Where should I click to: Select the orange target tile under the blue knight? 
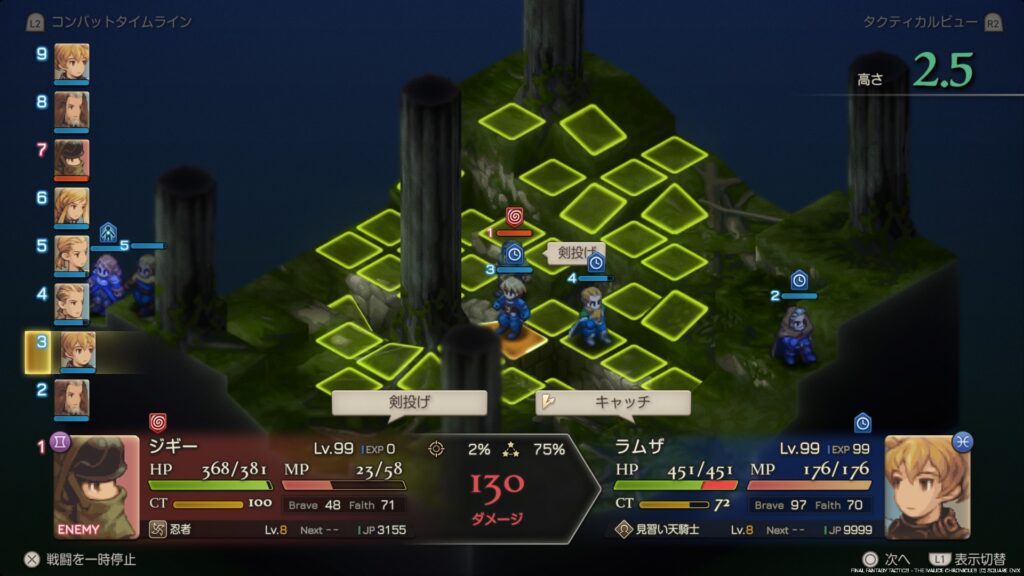click(518, 343)
